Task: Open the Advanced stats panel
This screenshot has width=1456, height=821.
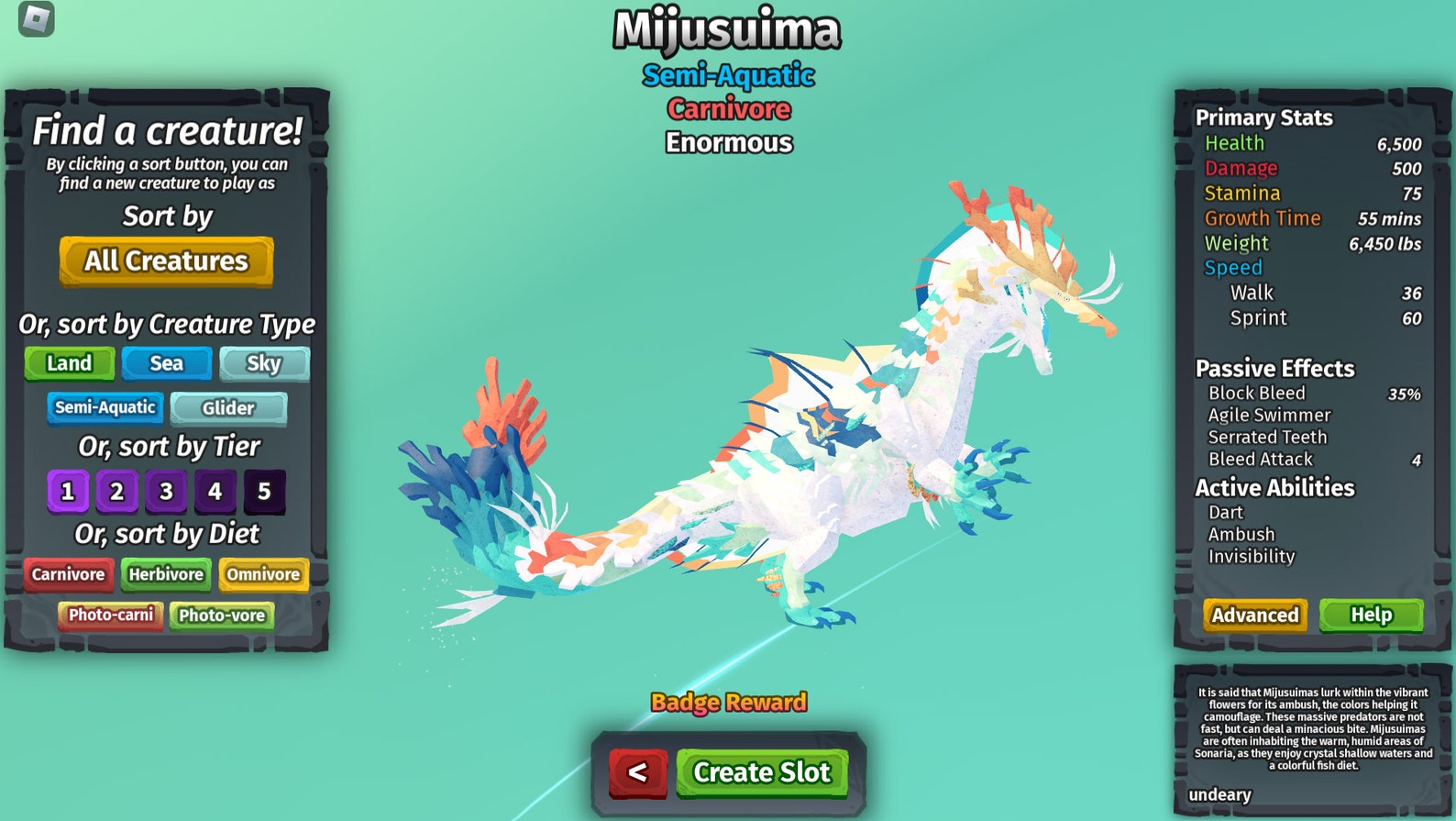Action: click(1253, 616)
